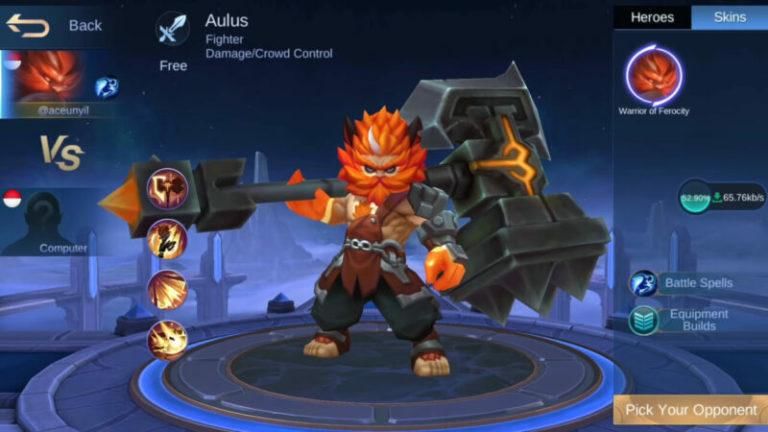View Aulus's first skill icon with hammer
768x432 pixels.
click(x=166, y=186)
